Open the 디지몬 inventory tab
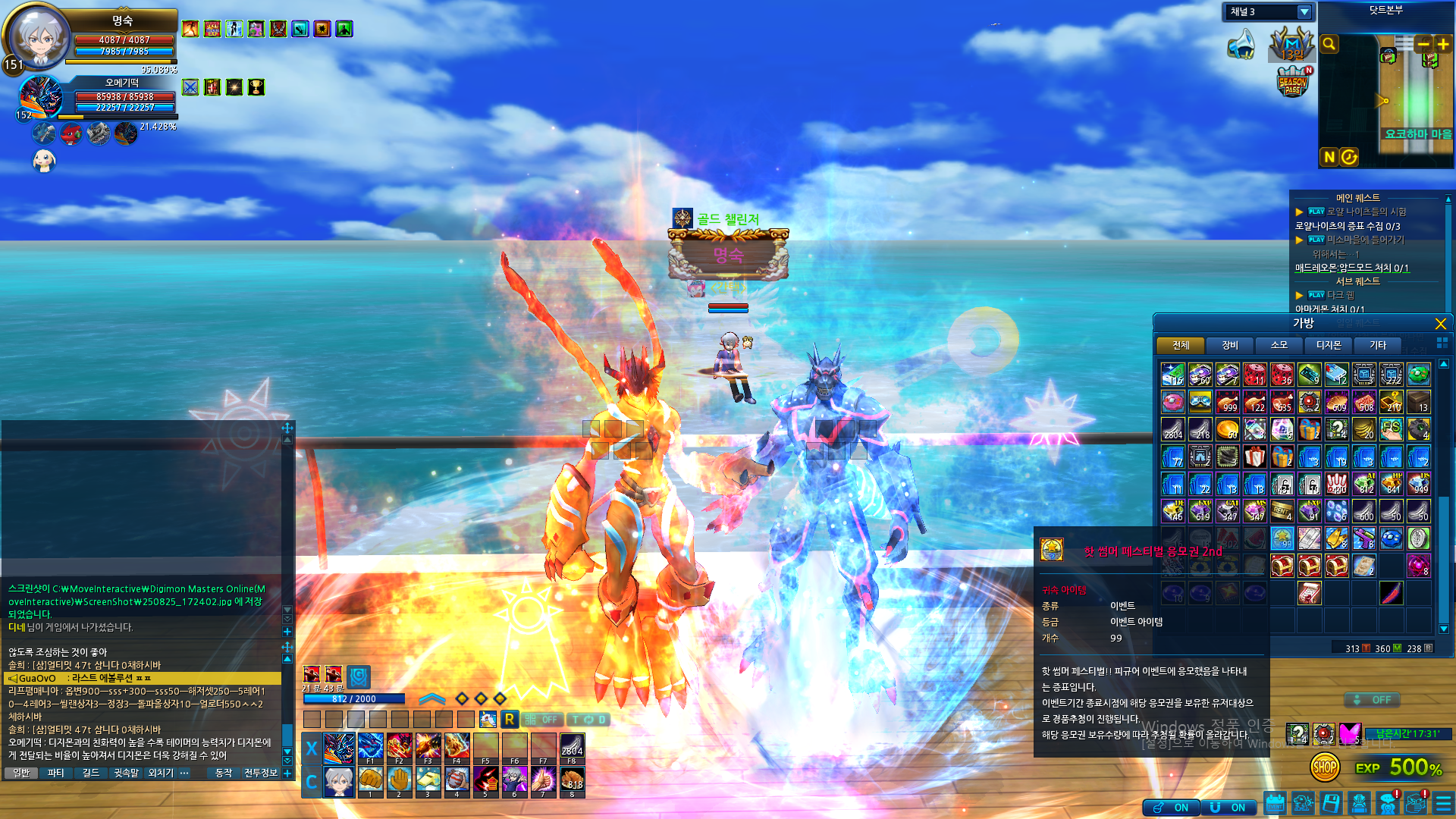The height and width of the screenshot is (819, 1456). (x=1328, y=345)
